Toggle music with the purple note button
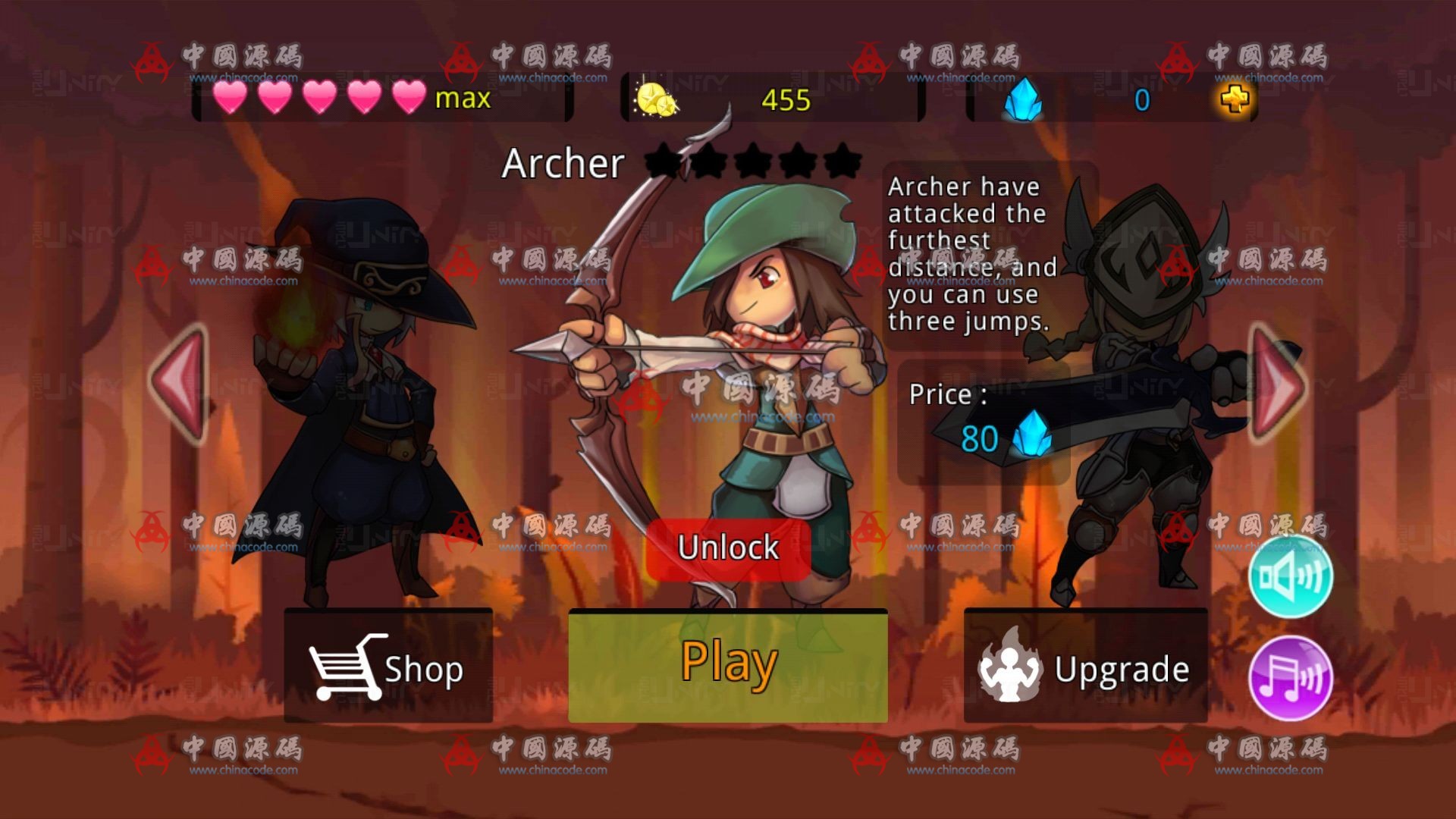 pos(1290,677)
